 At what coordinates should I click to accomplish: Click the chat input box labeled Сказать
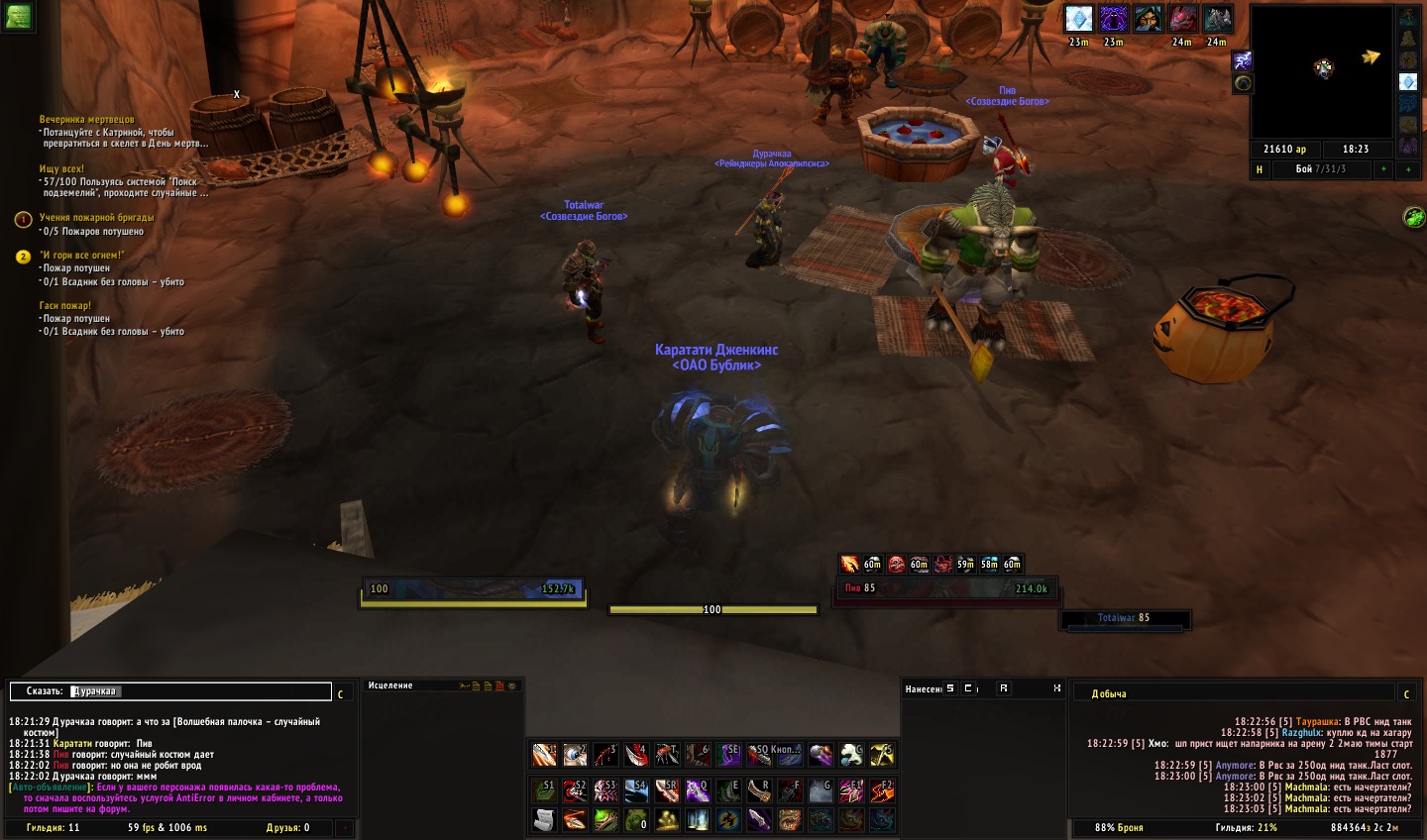(170, 691)
